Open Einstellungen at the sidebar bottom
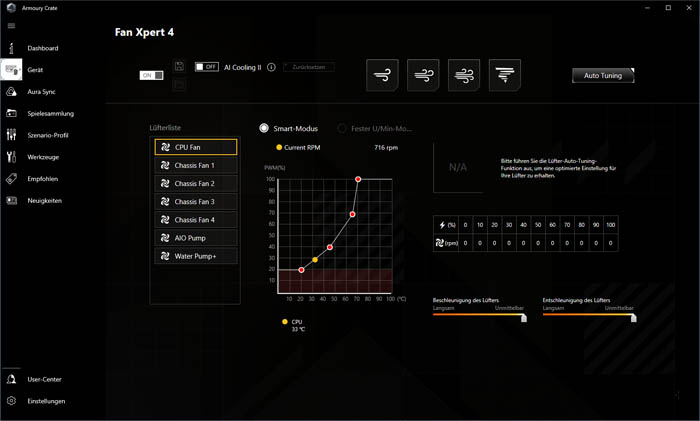The height and width of the screenshot is (421, 700). pyautogui.click(x=46, y=401)
